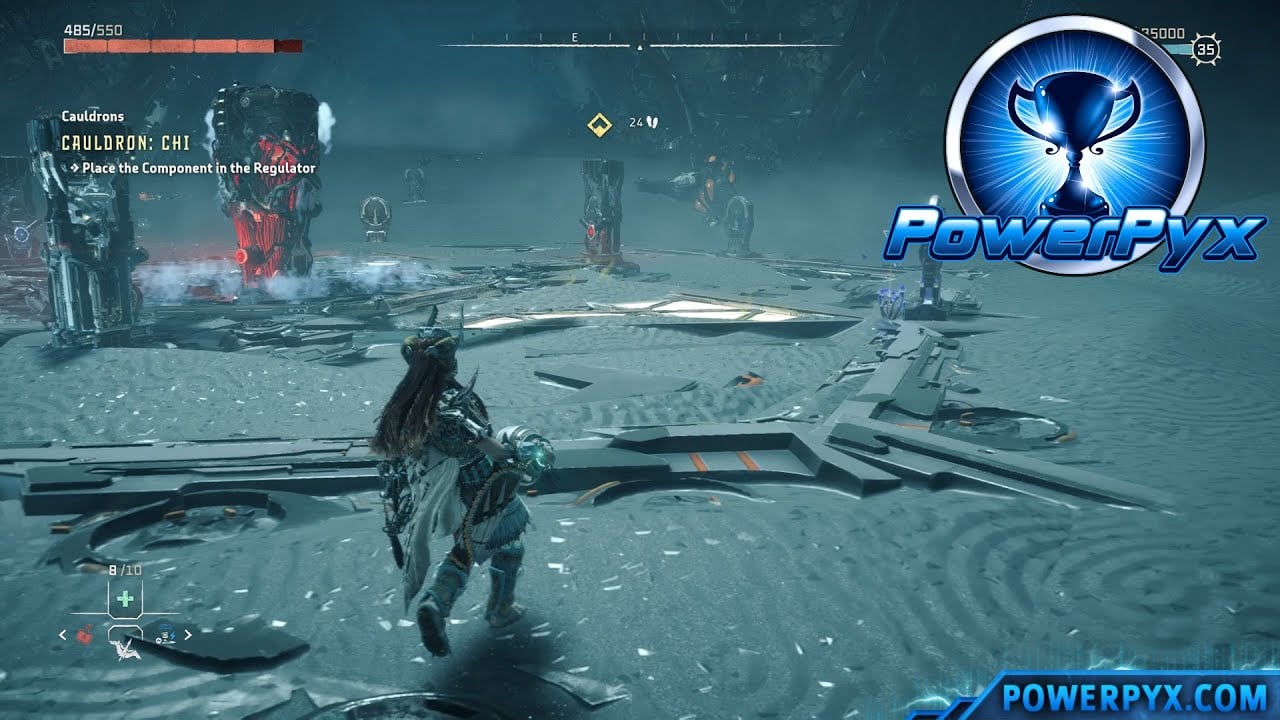This screenshot has width=1280, height=720.
Task: Click the right weapon-cycle chevron
Action: [187, 635]
